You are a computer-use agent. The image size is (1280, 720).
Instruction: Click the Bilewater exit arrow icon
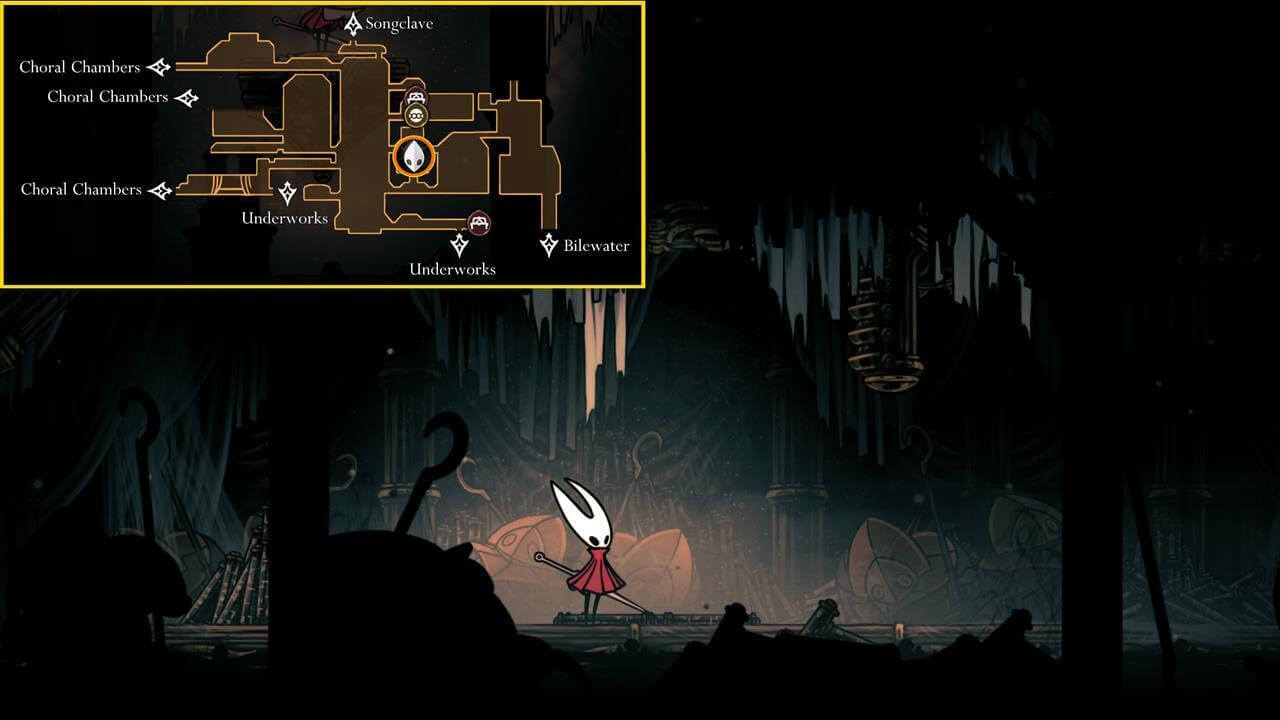pyautogui.click(x=548, y=245)
